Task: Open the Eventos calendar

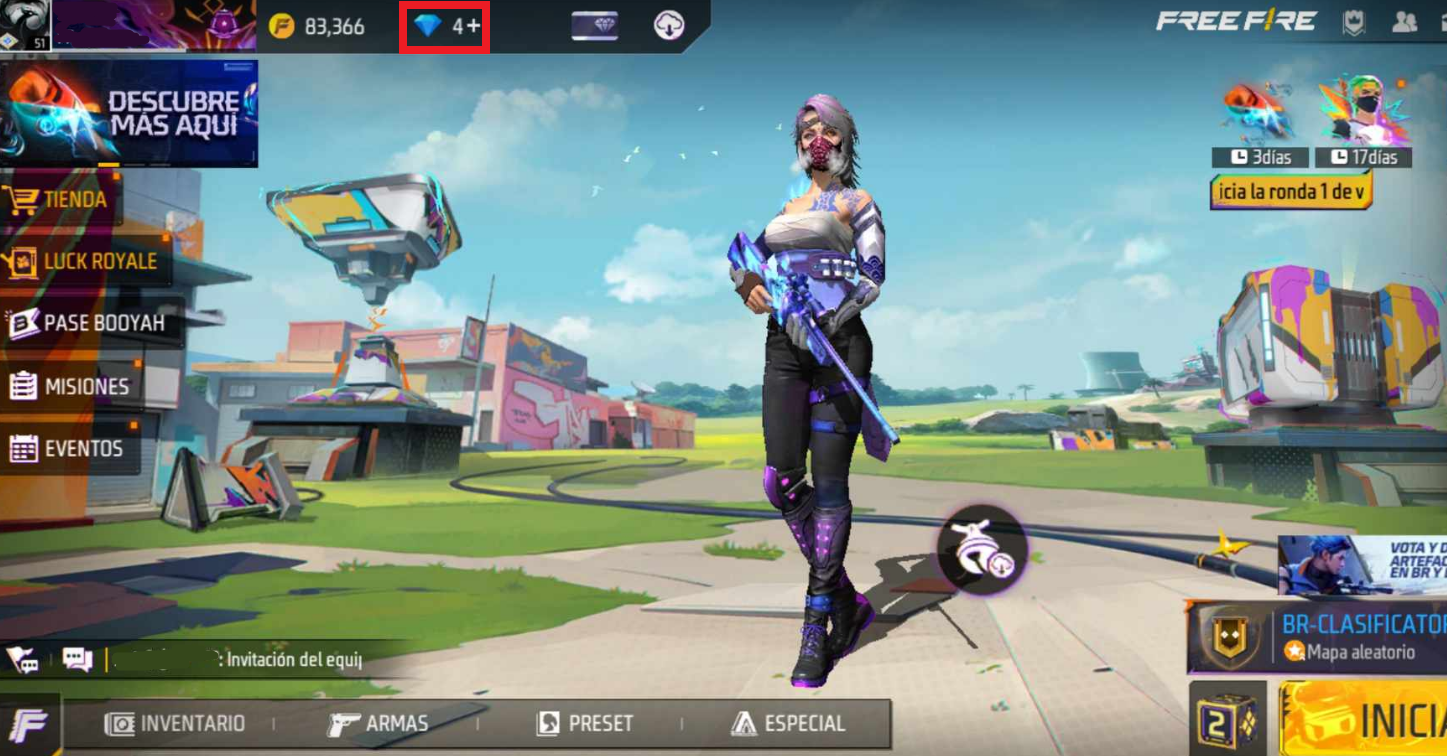Action: point(68,449)
